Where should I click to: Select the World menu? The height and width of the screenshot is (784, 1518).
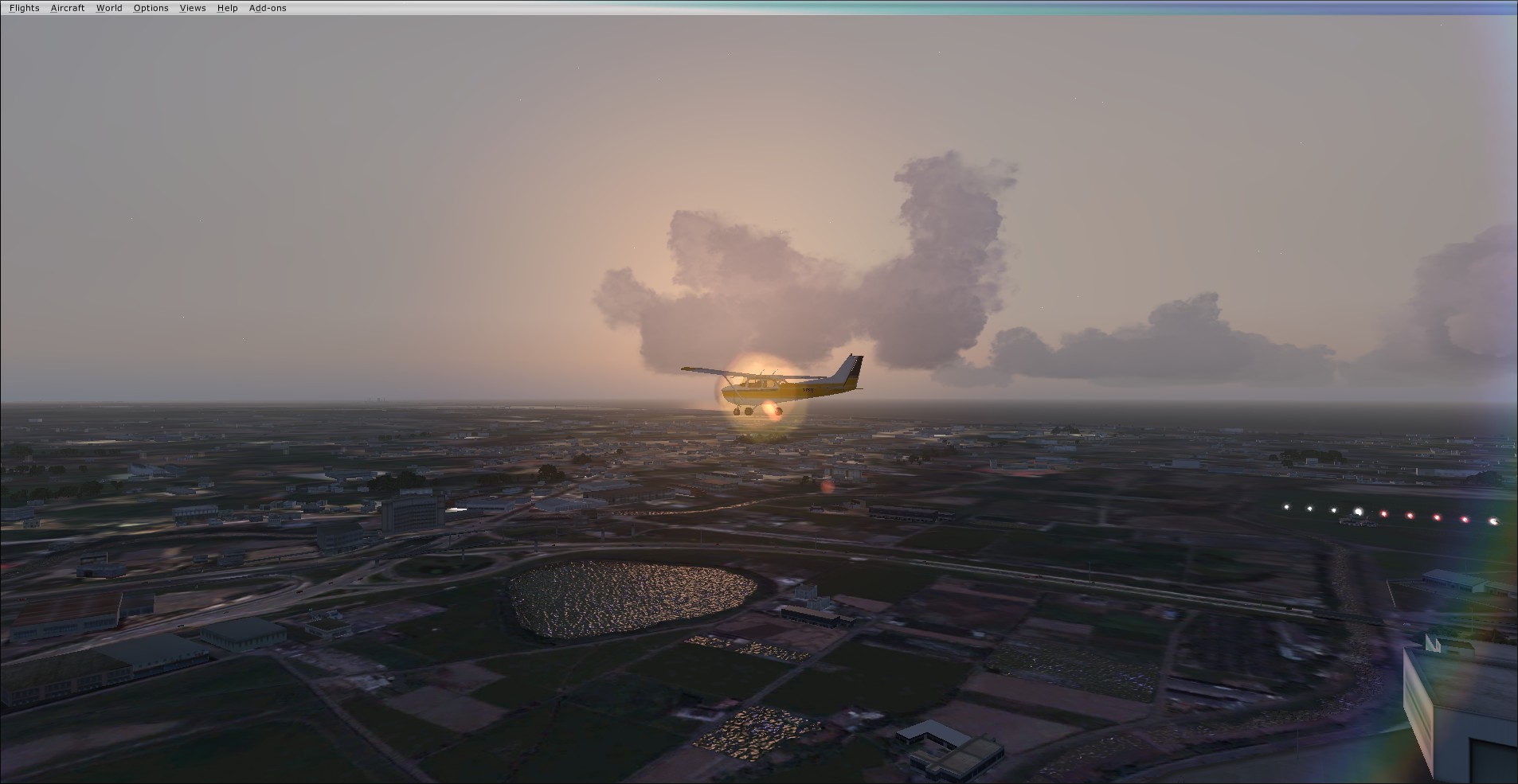[109, 8]
